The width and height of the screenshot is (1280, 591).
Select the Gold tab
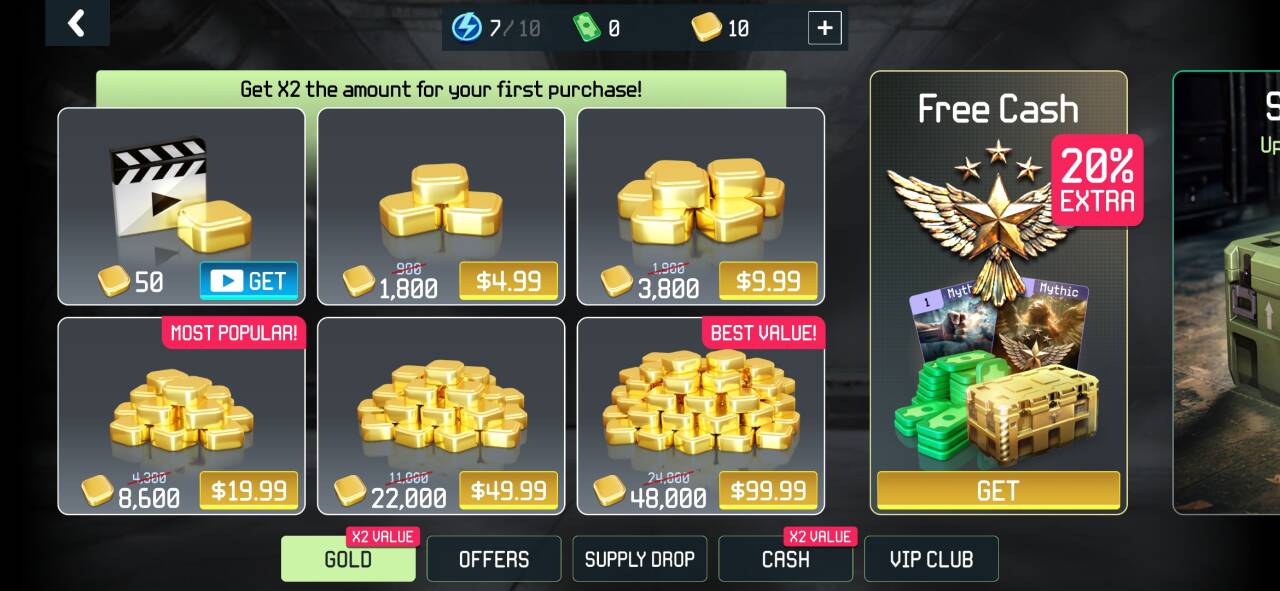tap(348, 559)
